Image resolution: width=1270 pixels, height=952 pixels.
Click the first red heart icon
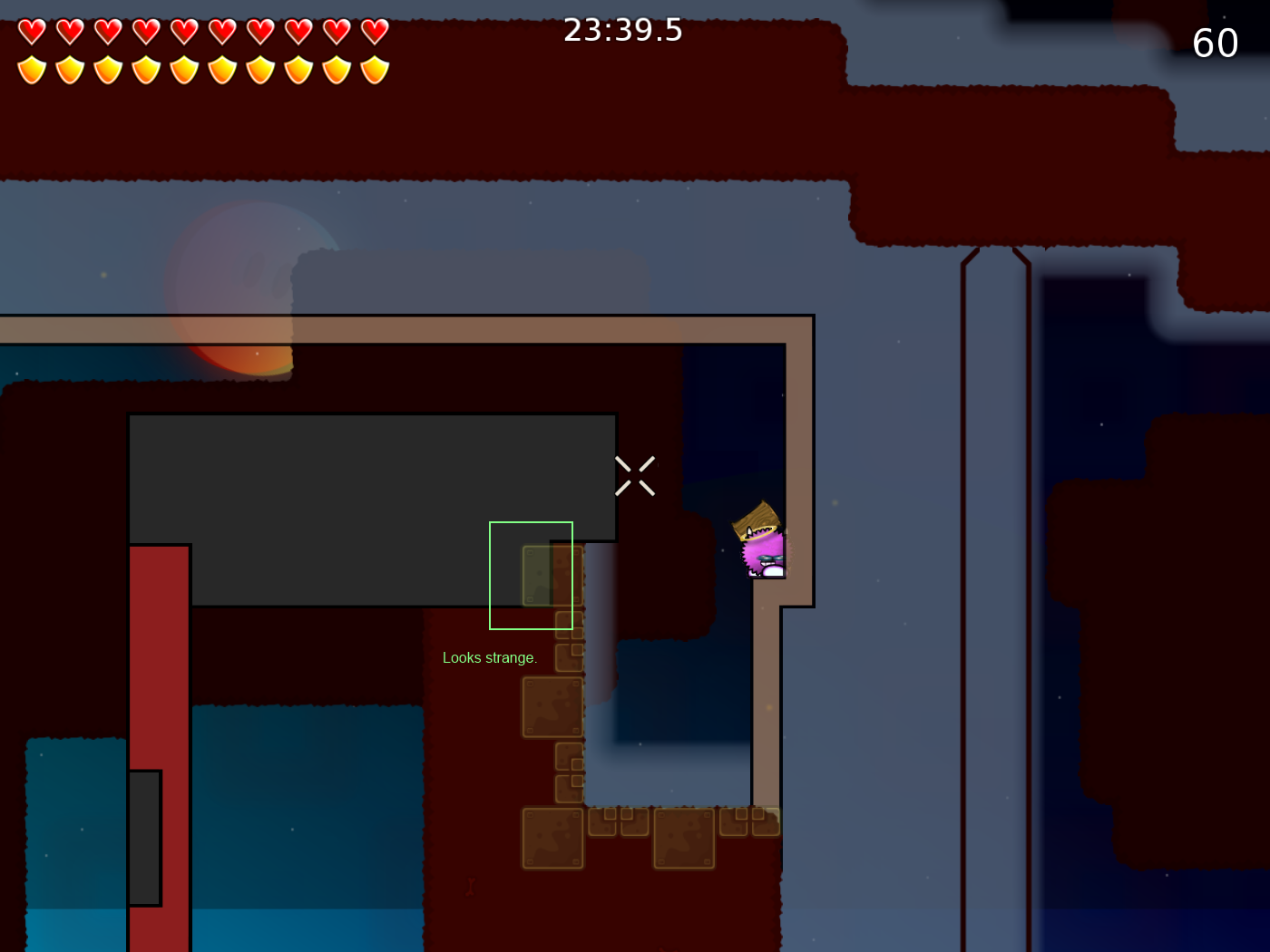tap(30, 30)
